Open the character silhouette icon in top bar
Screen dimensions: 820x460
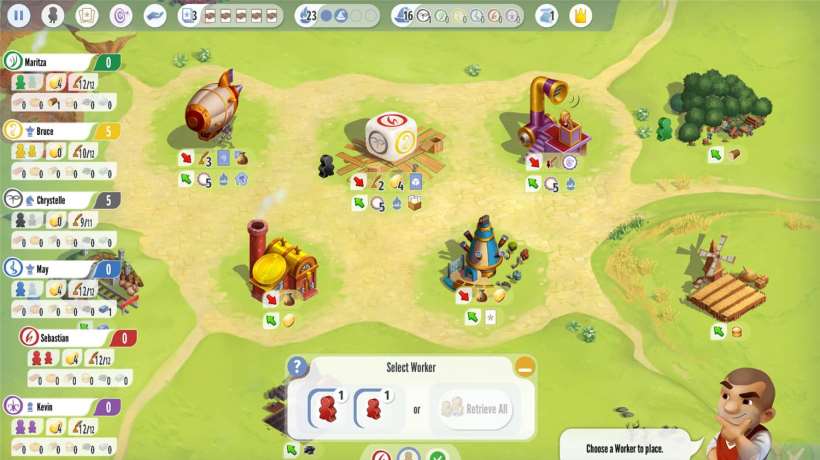53,15
